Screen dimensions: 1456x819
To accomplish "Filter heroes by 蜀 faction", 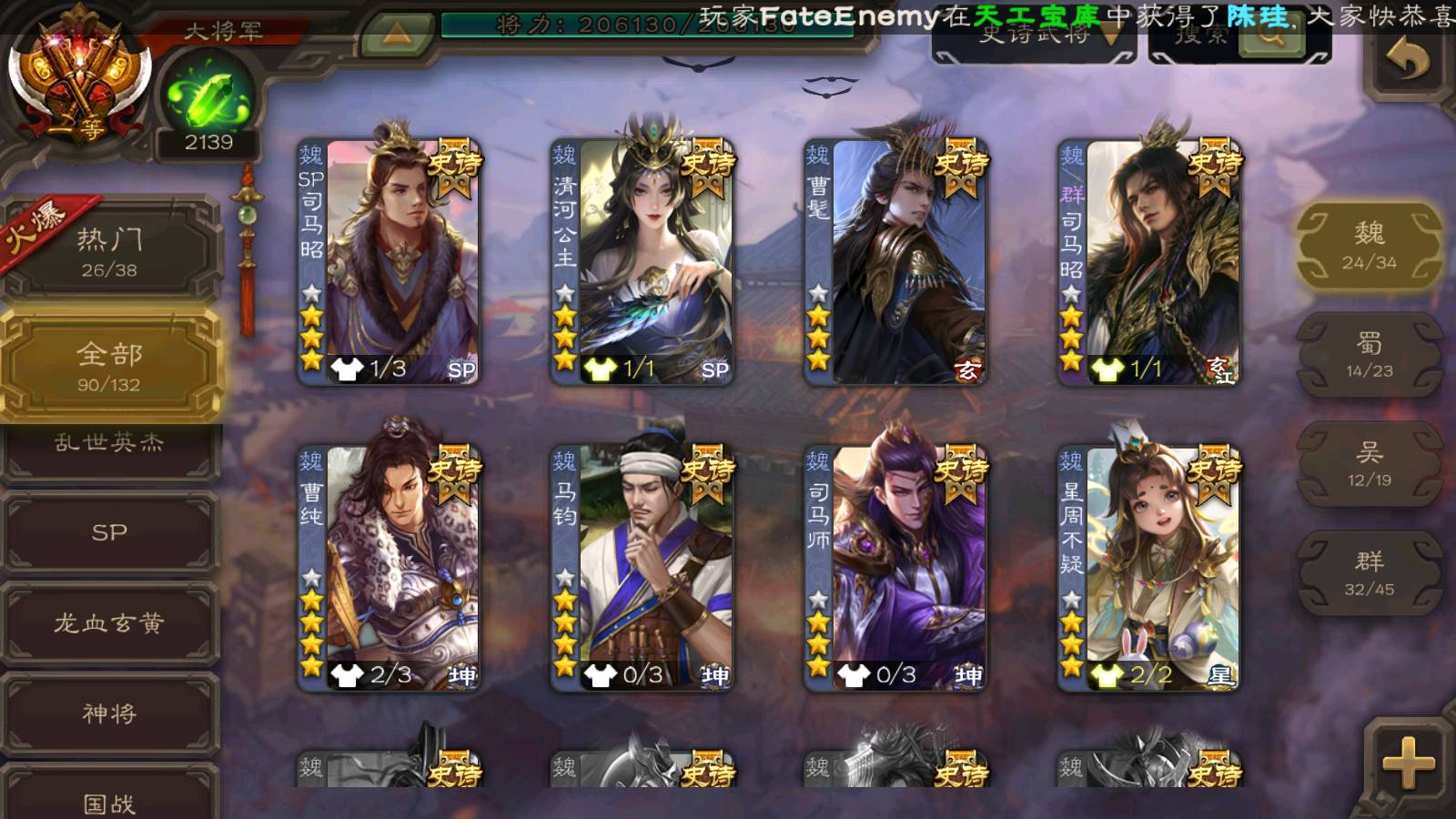I will (x=1369, y=355).
